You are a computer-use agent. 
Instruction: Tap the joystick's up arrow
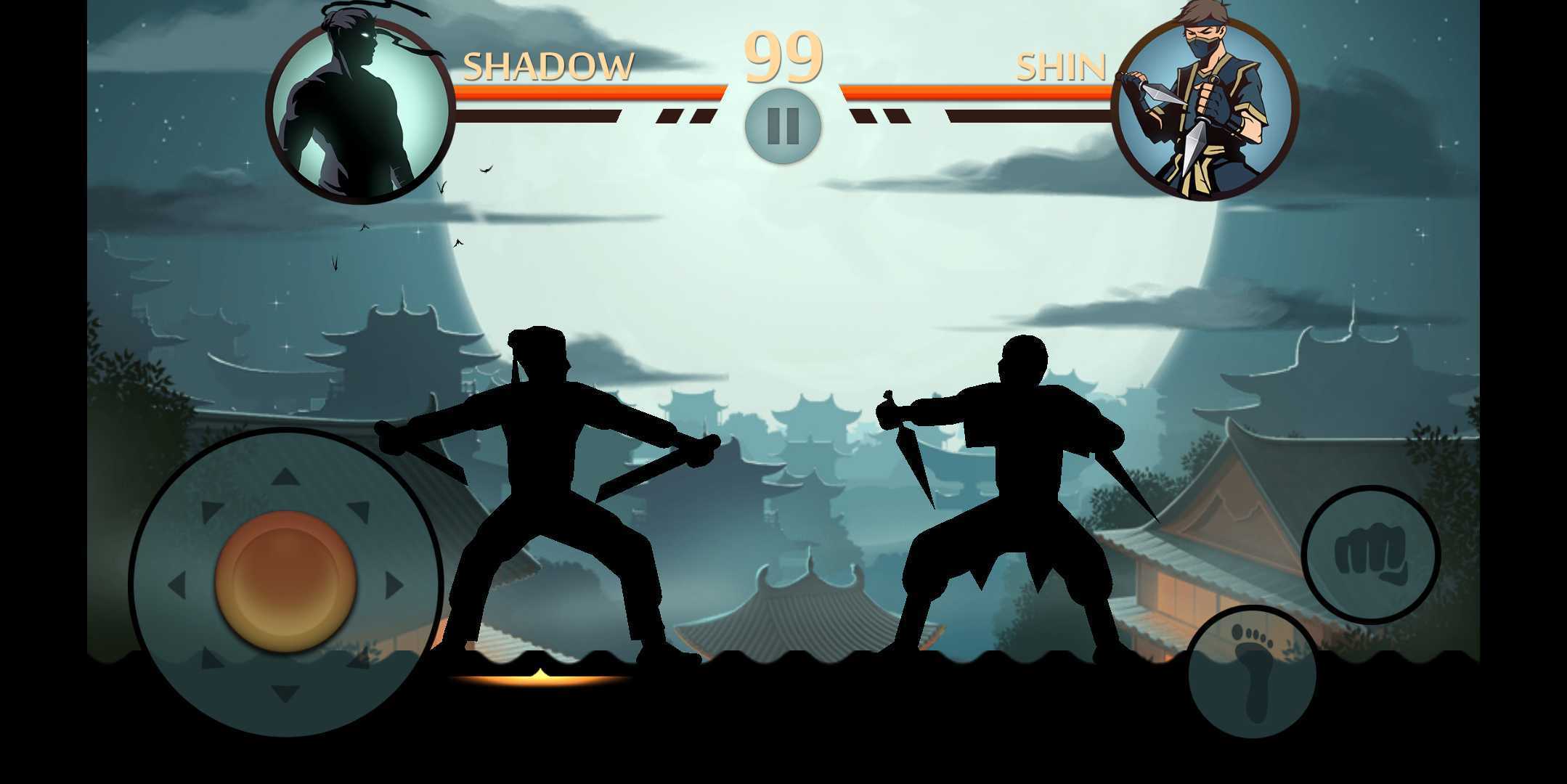pos(285,477)
